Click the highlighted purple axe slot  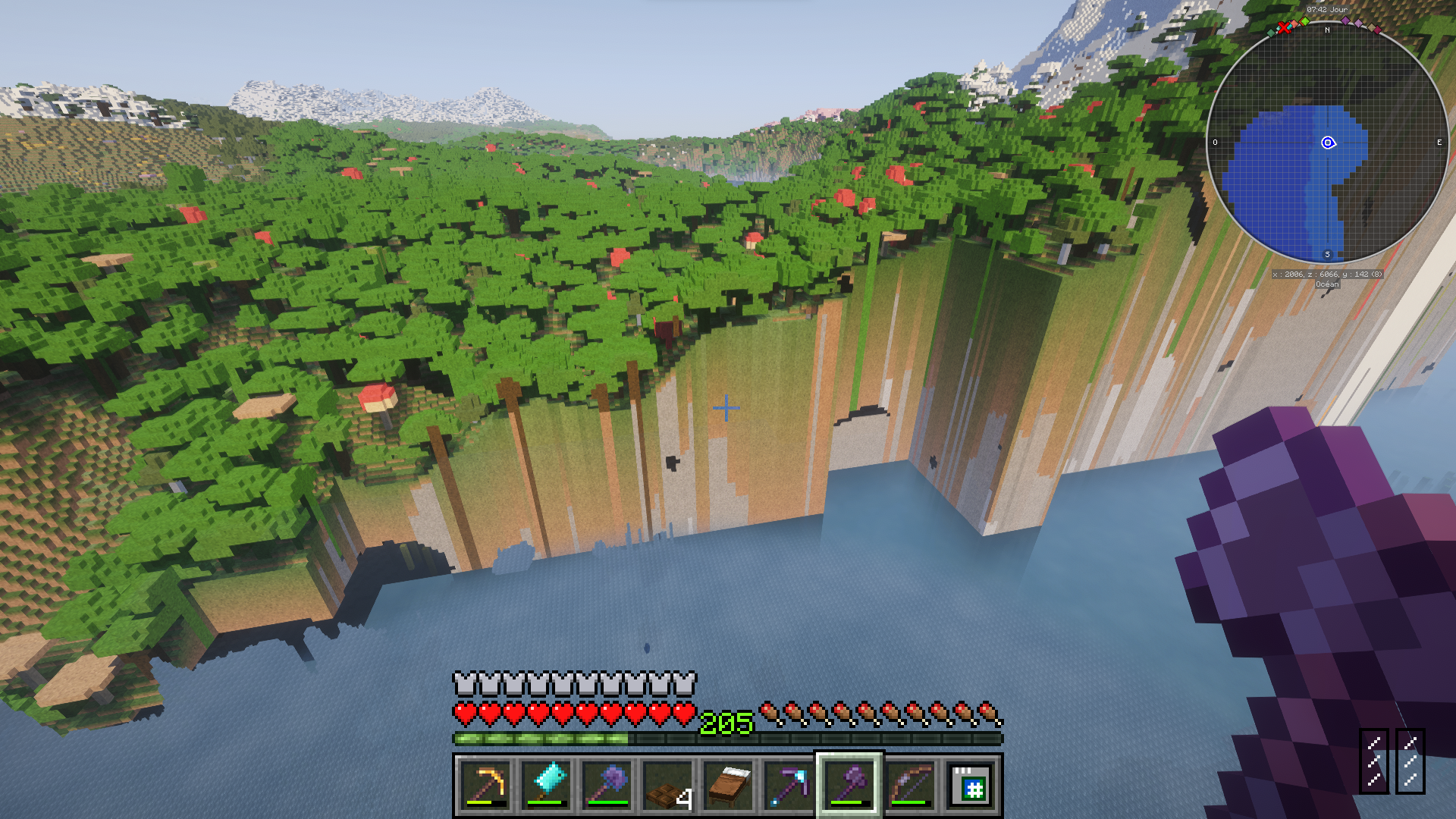point(849,786)
